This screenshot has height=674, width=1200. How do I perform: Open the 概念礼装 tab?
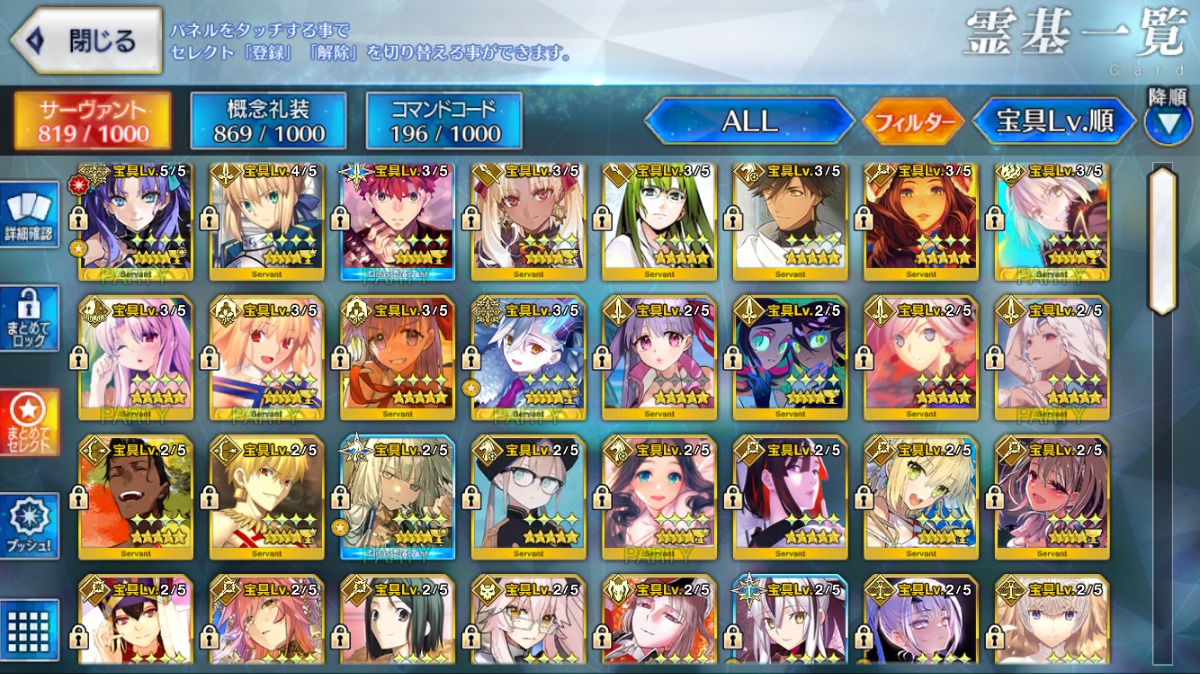pos(269,121)
